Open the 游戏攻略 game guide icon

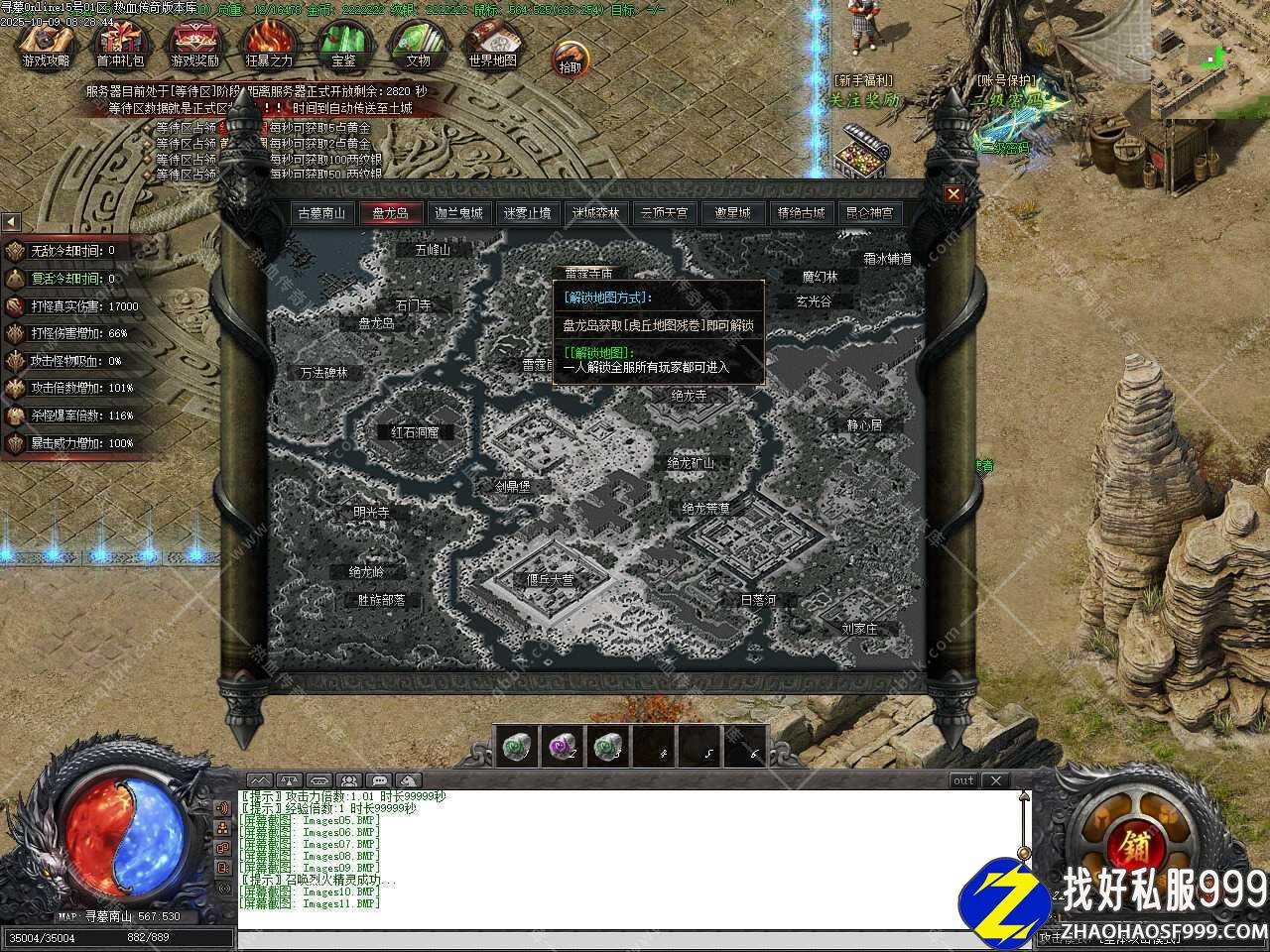coord(47,45)
